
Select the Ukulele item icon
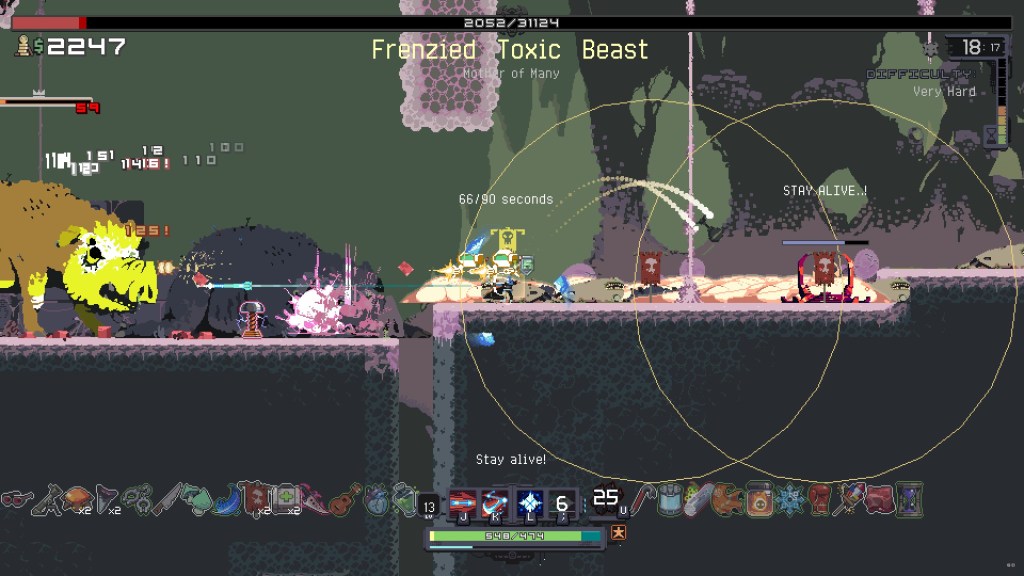pyautogui.click(x=345, y=498)
